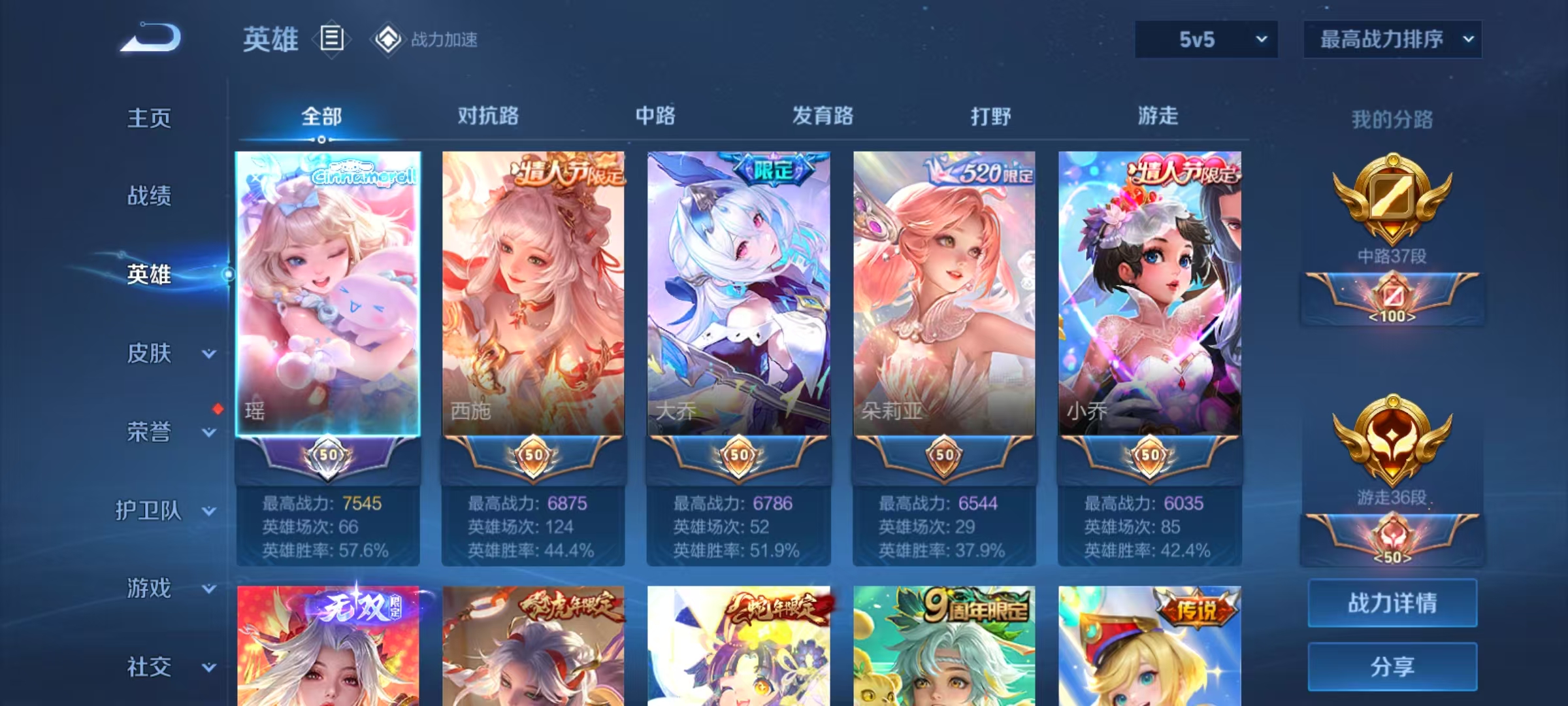1568x706 pixels.
Task: Select the 西施 hero card
Action: pyautogui.click(x=533, y=294)
